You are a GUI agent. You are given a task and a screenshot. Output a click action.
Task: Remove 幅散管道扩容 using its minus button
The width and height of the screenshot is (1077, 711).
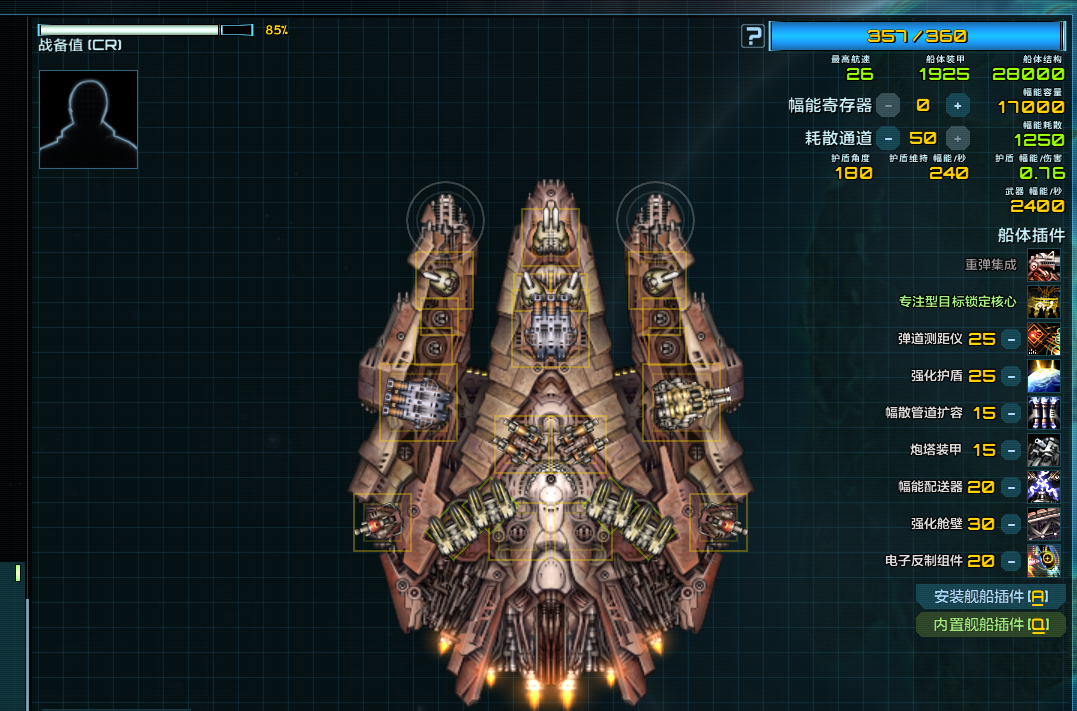pyautogui.click(x=1011, y=413)
